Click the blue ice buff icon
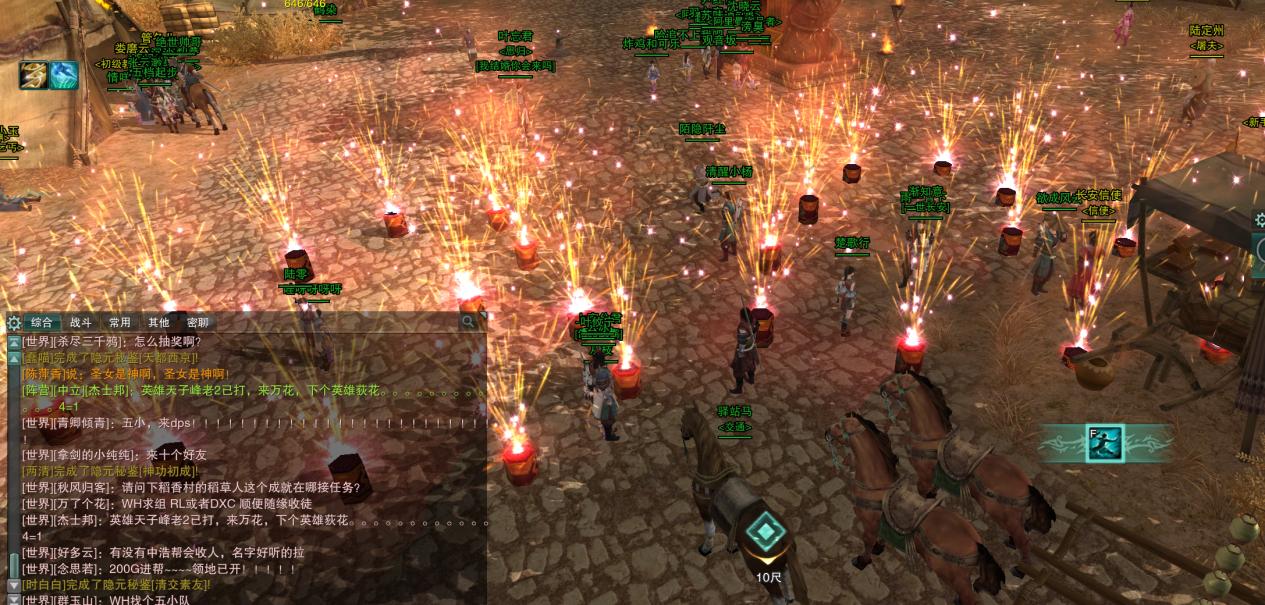This screenshot has height=605, width=1265. pyautogui.click(x=65, y=76)
